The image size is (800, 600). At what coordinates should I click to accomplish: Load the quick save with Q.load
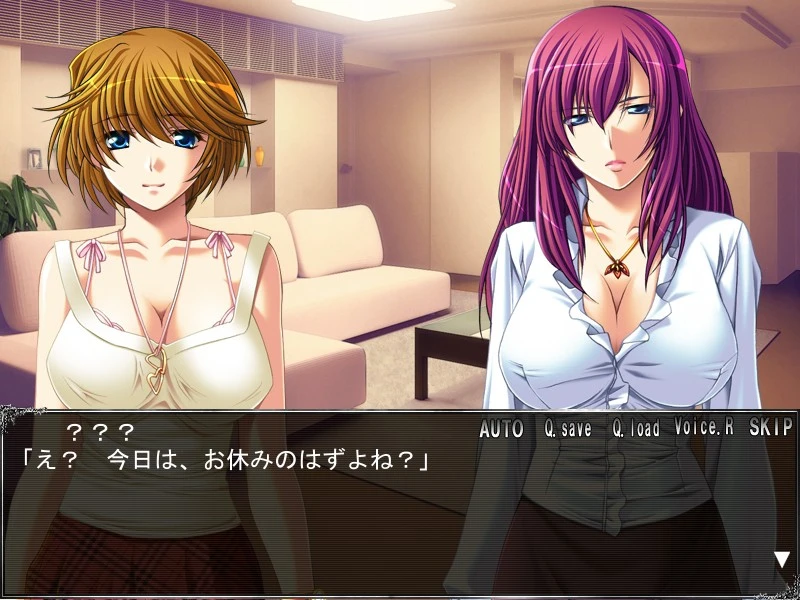point(636,429)
